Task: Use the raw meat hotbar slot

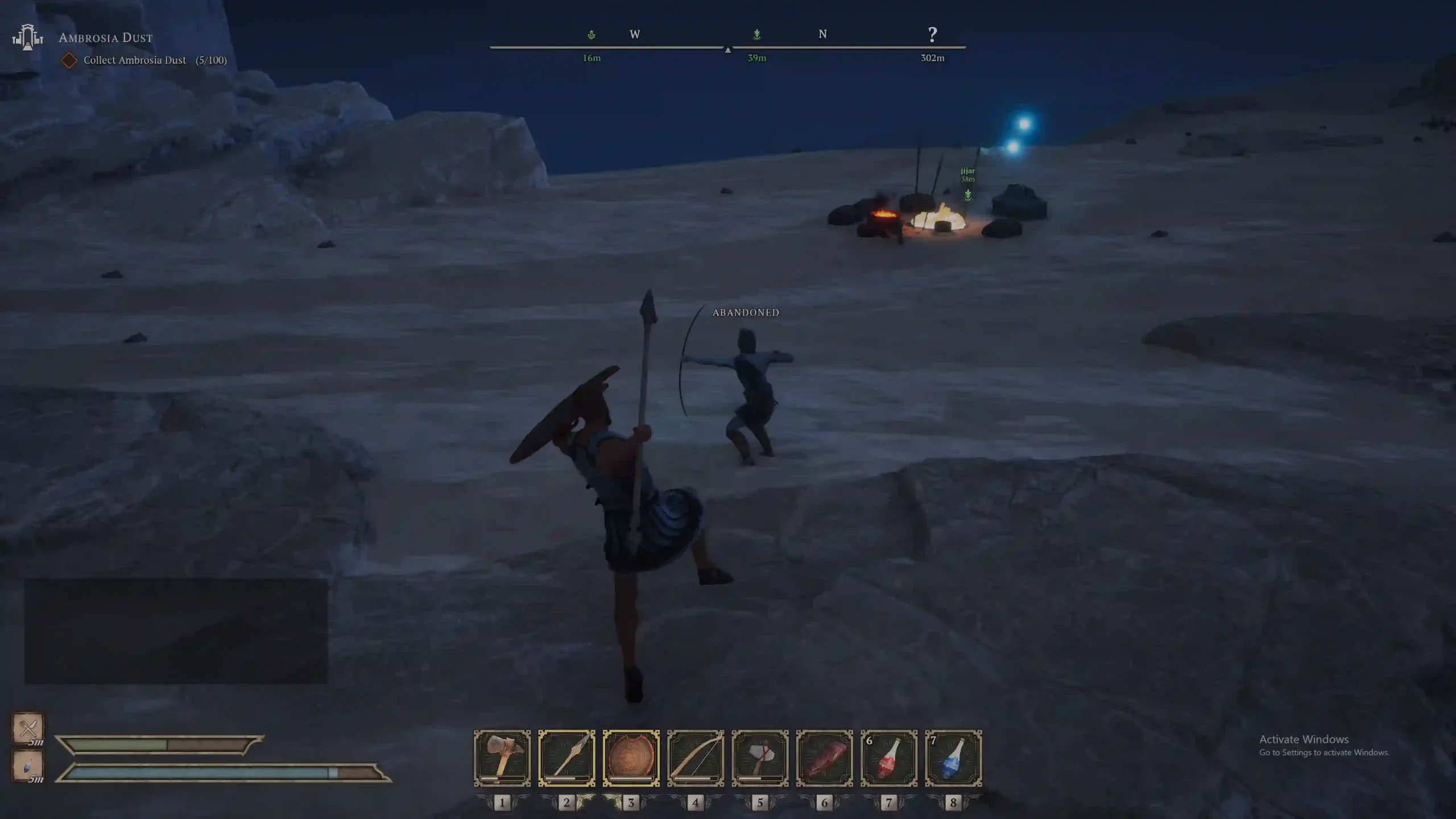Action: point(824,758)
